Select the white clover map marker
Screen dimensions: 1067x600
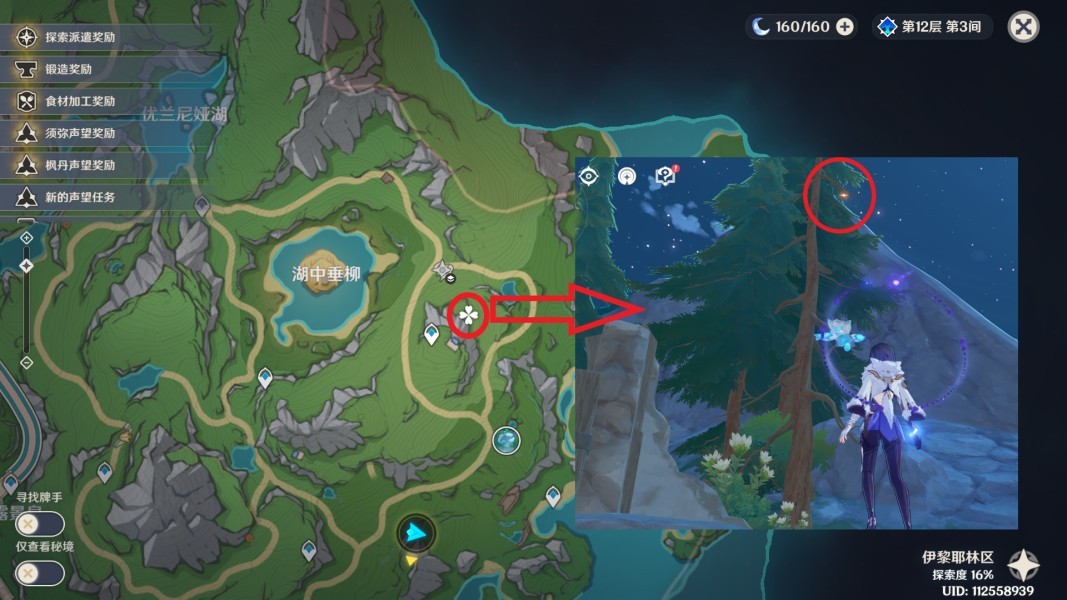468,317
